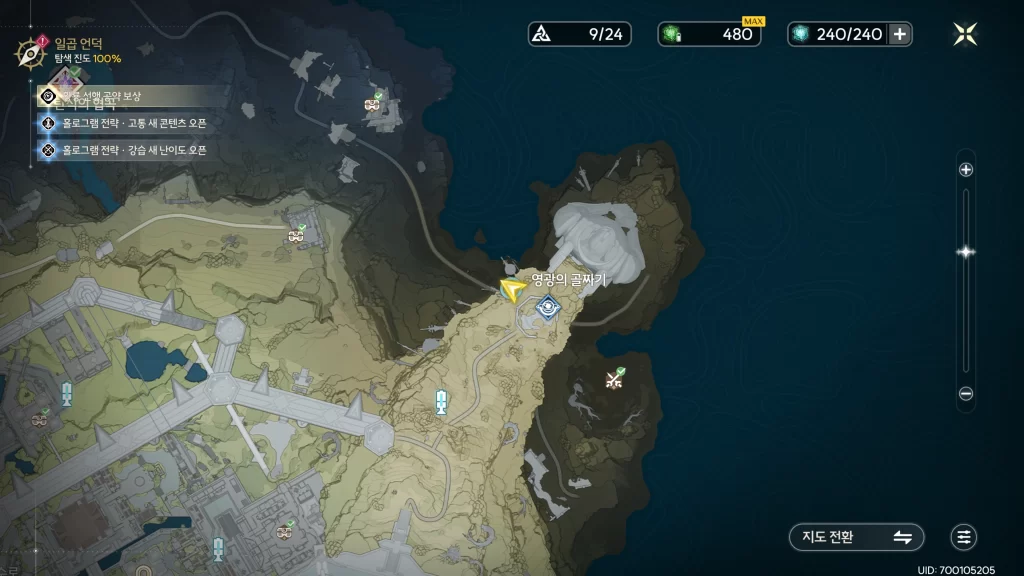Click the plus button beside 240/240
1024x576 pixels.
[900, 34]
